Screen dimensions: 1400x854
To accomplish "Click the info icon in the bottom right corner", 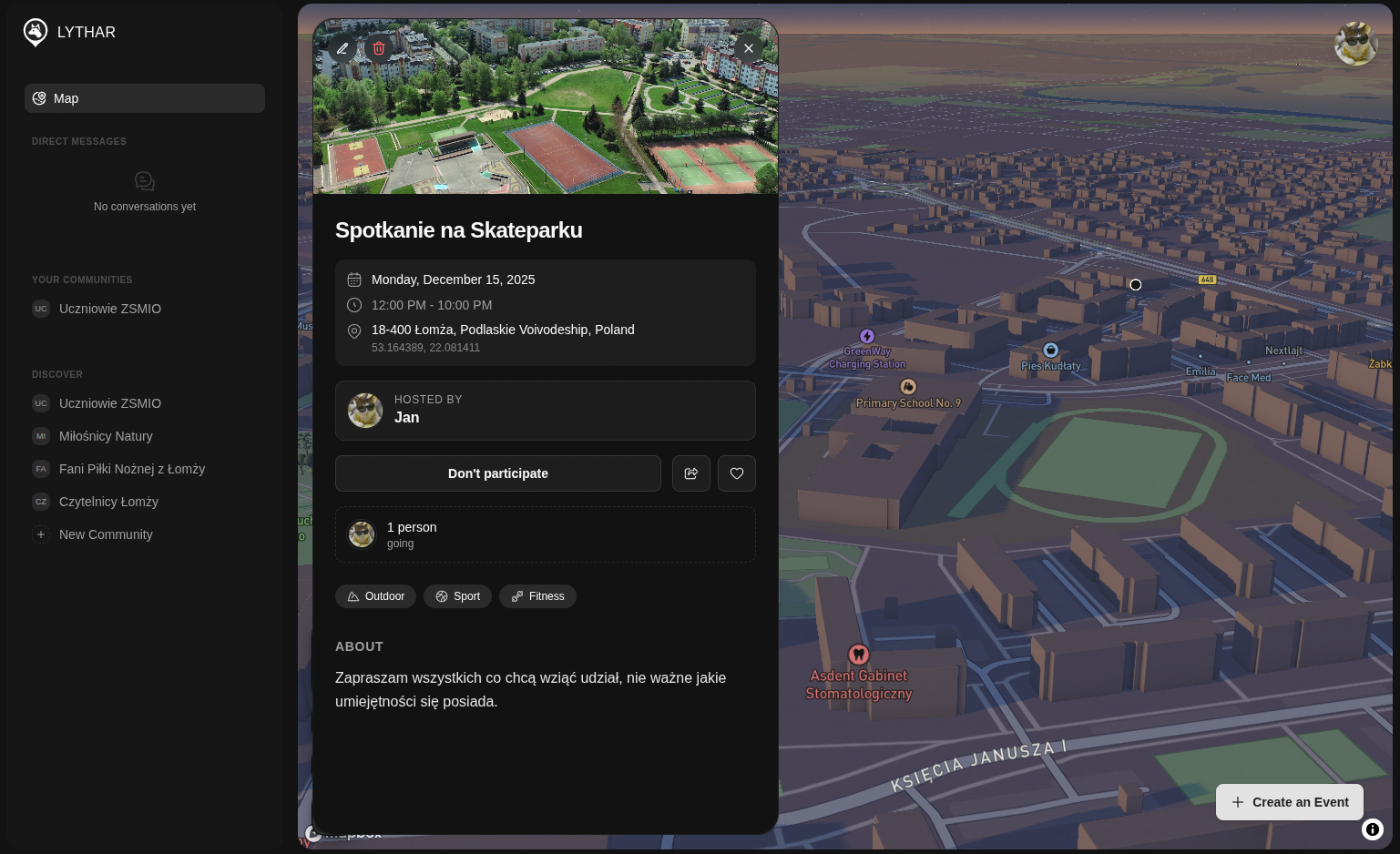I will (1373, 829).
